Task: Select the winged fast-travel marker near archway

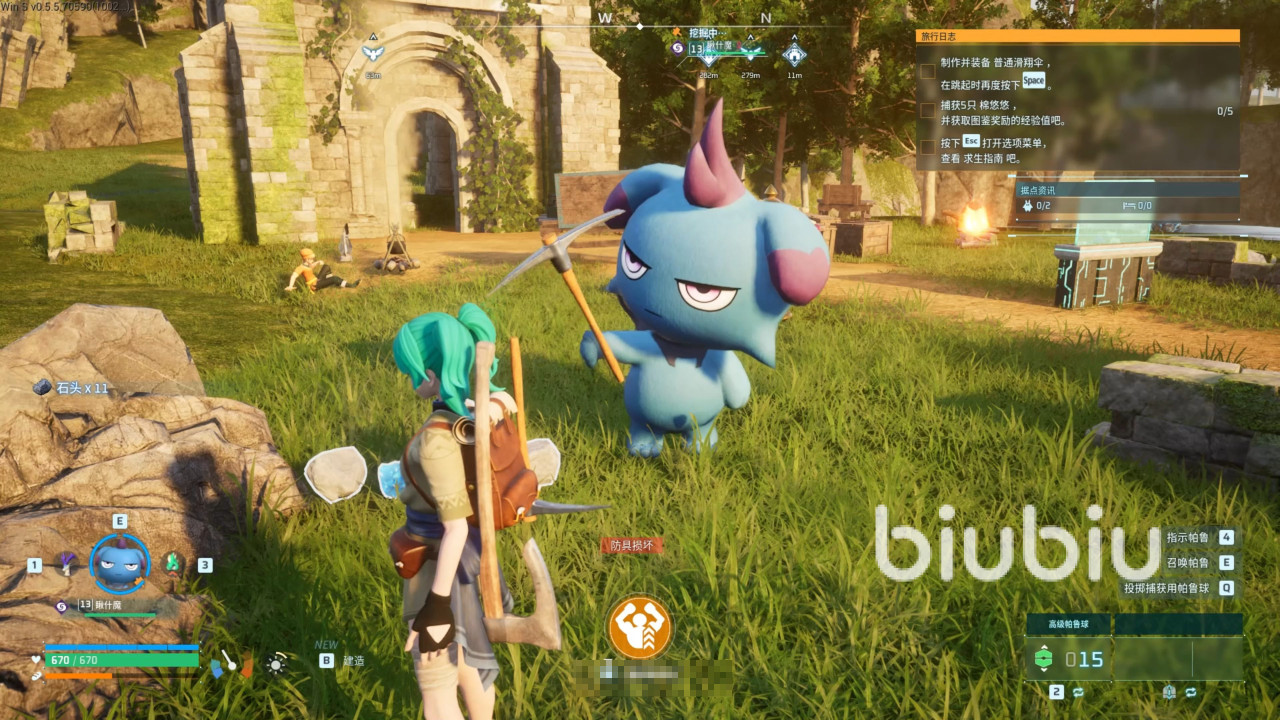Action: 373,53
